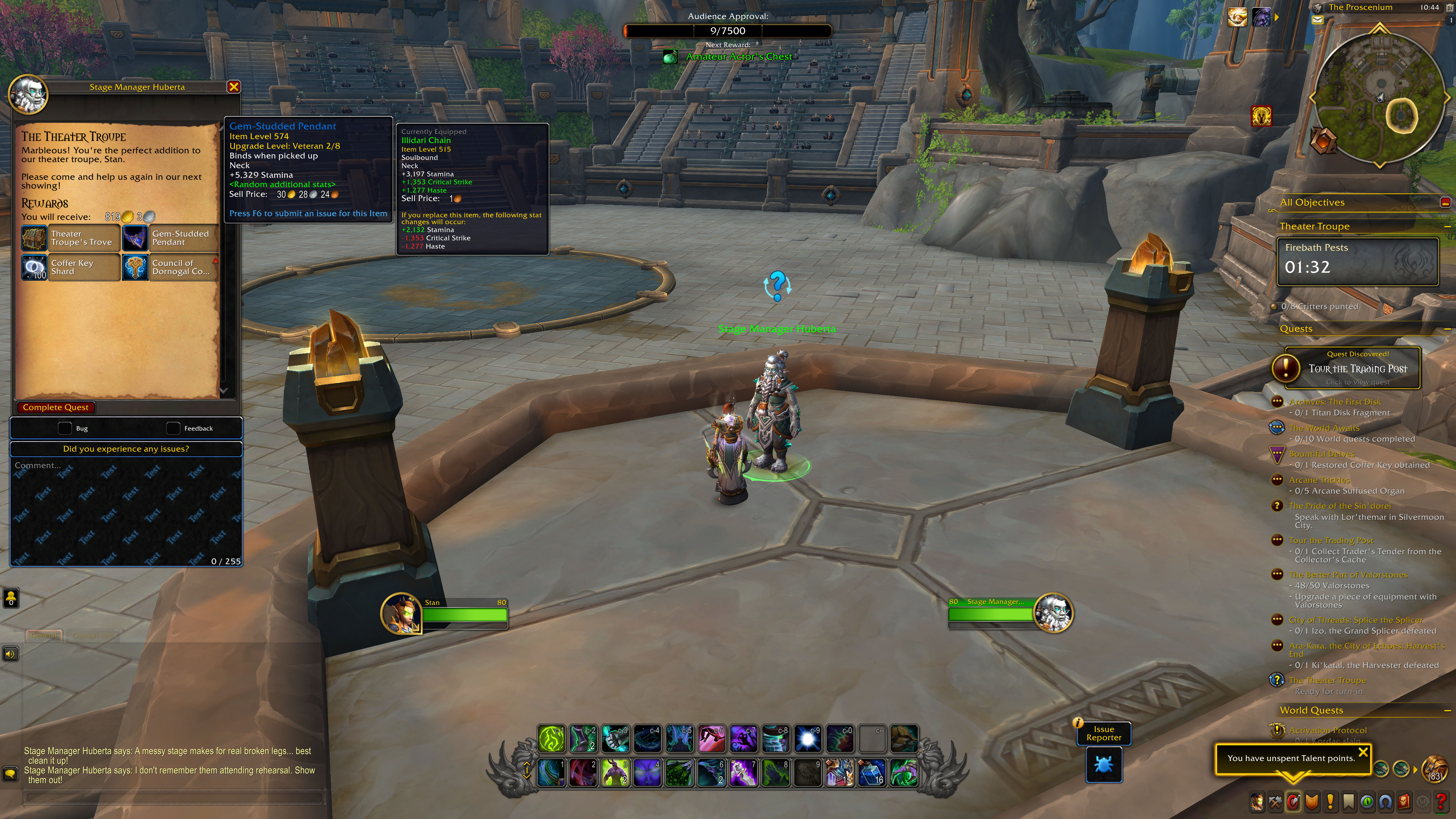Tick the Feedback checkbox
The width and height of the screenshot is (1456, 819).
[x=173, y=429]
